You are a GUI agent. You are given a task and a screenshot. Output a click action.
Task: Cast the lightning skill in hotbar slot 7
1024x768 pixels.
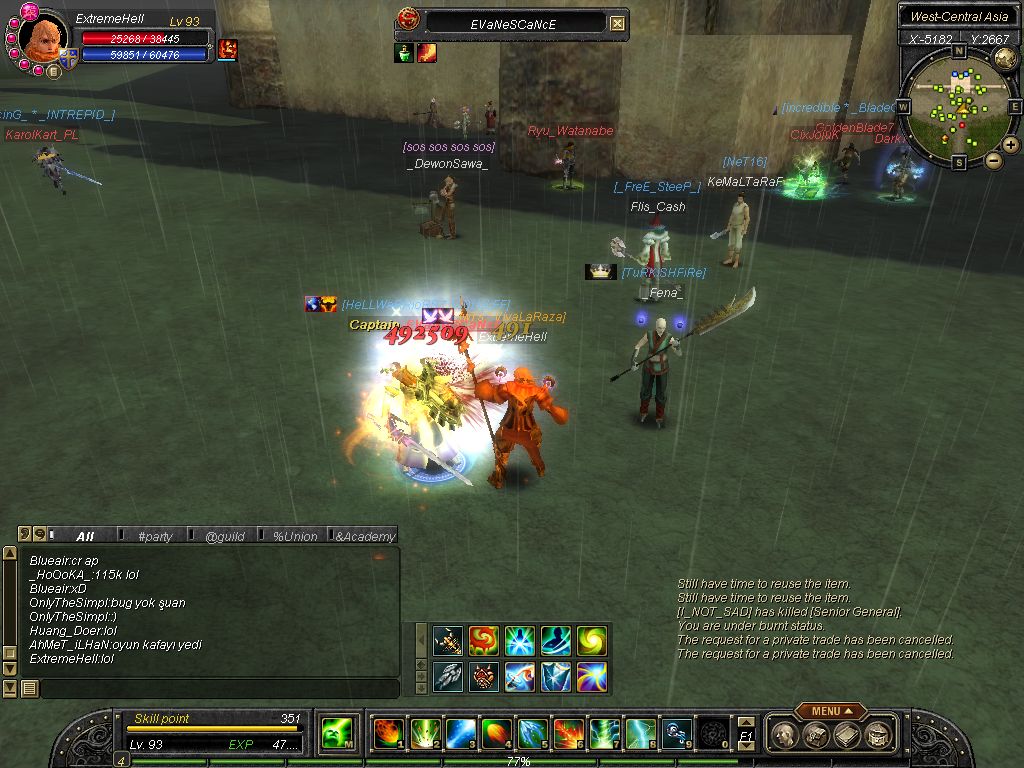[603, 734]
